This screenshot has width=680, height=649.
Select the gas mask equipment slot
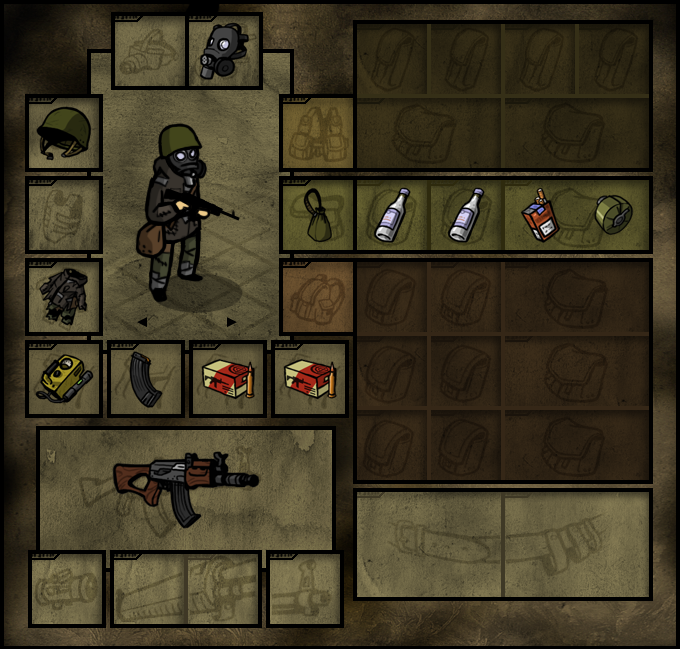225,51
